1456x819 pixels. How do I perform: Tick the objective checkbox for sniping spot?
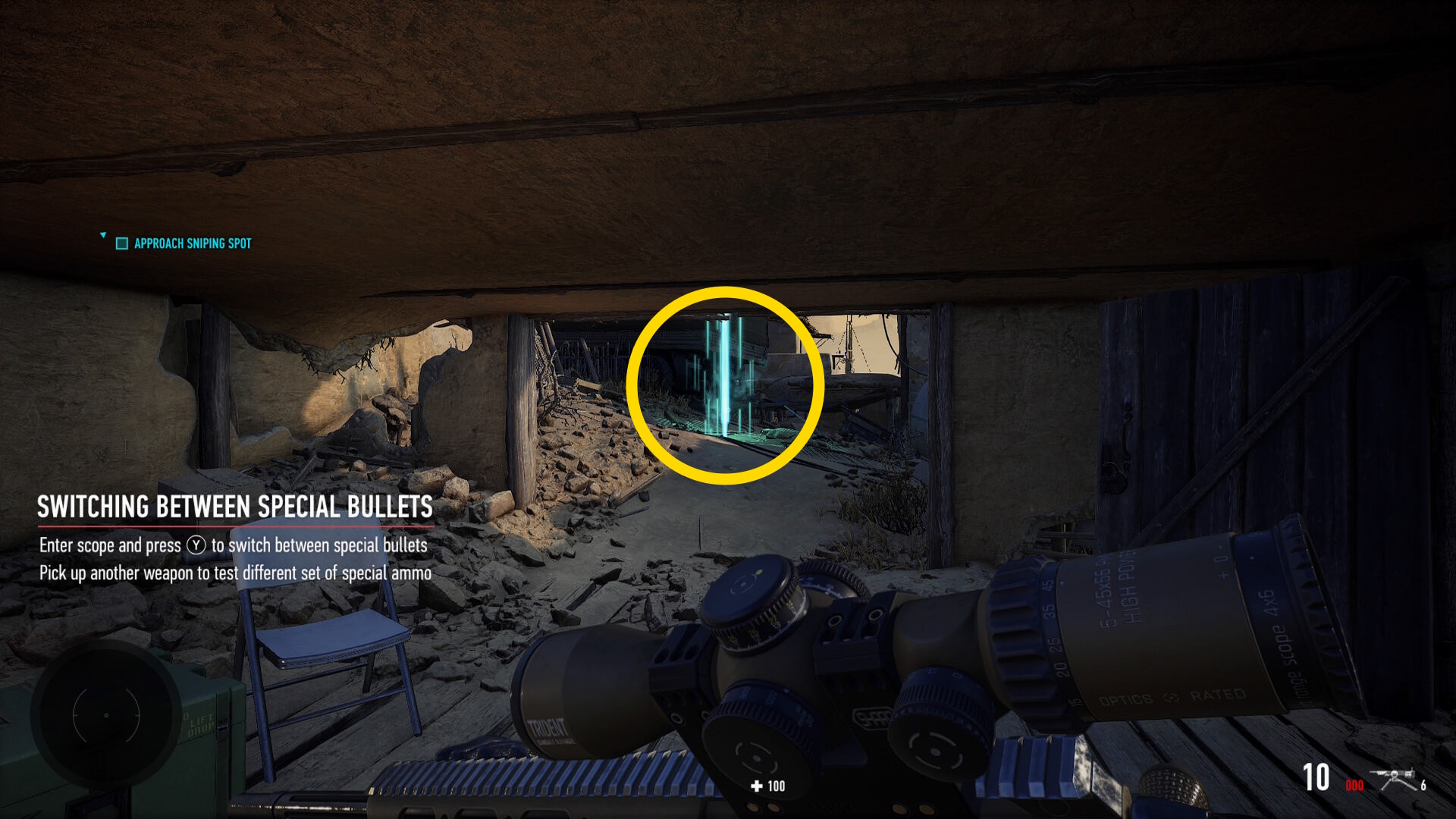(x=121, y=243)
